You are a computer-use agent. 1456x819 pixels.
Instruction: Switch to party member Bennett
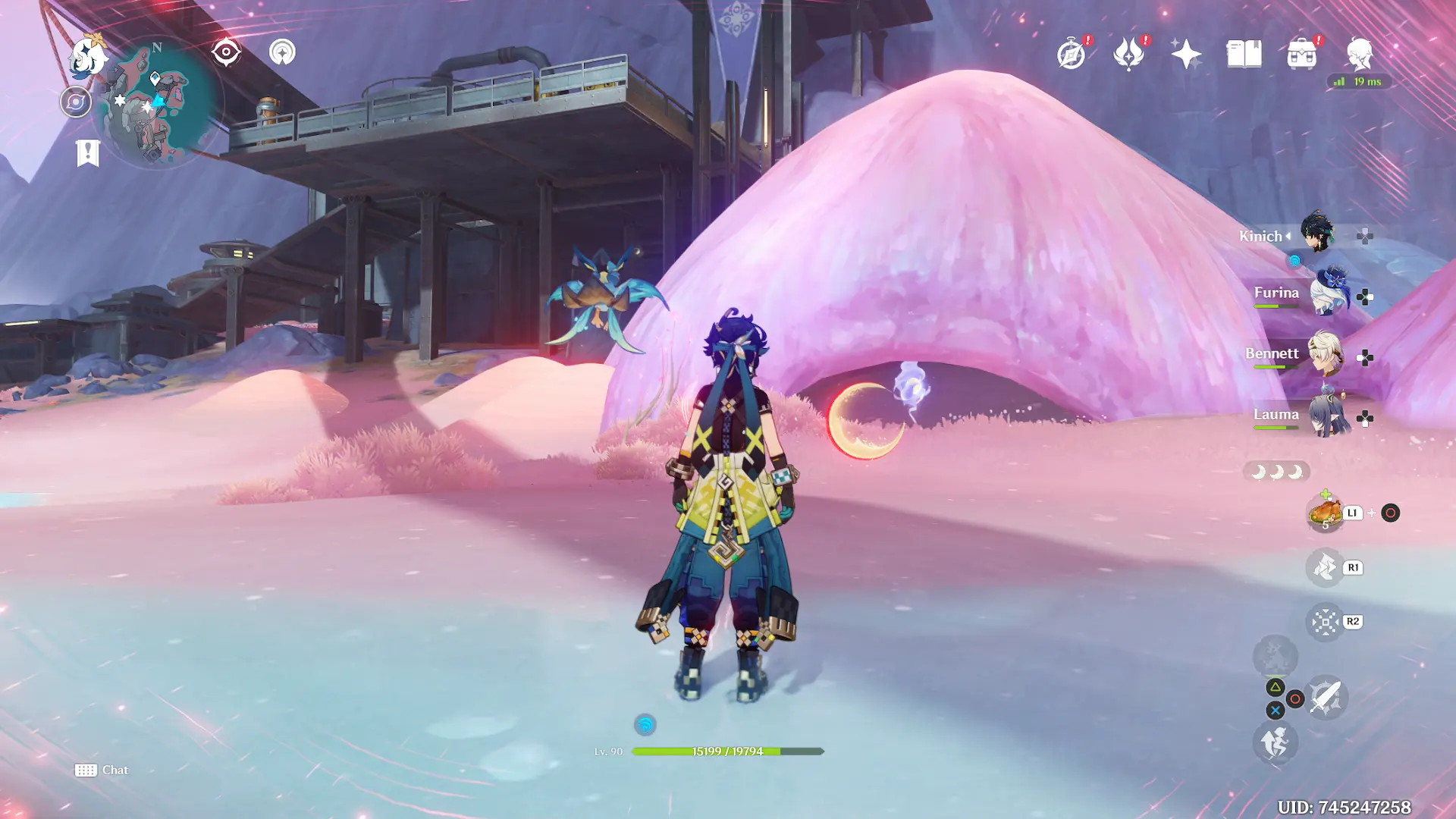(x=1326, y=355)
